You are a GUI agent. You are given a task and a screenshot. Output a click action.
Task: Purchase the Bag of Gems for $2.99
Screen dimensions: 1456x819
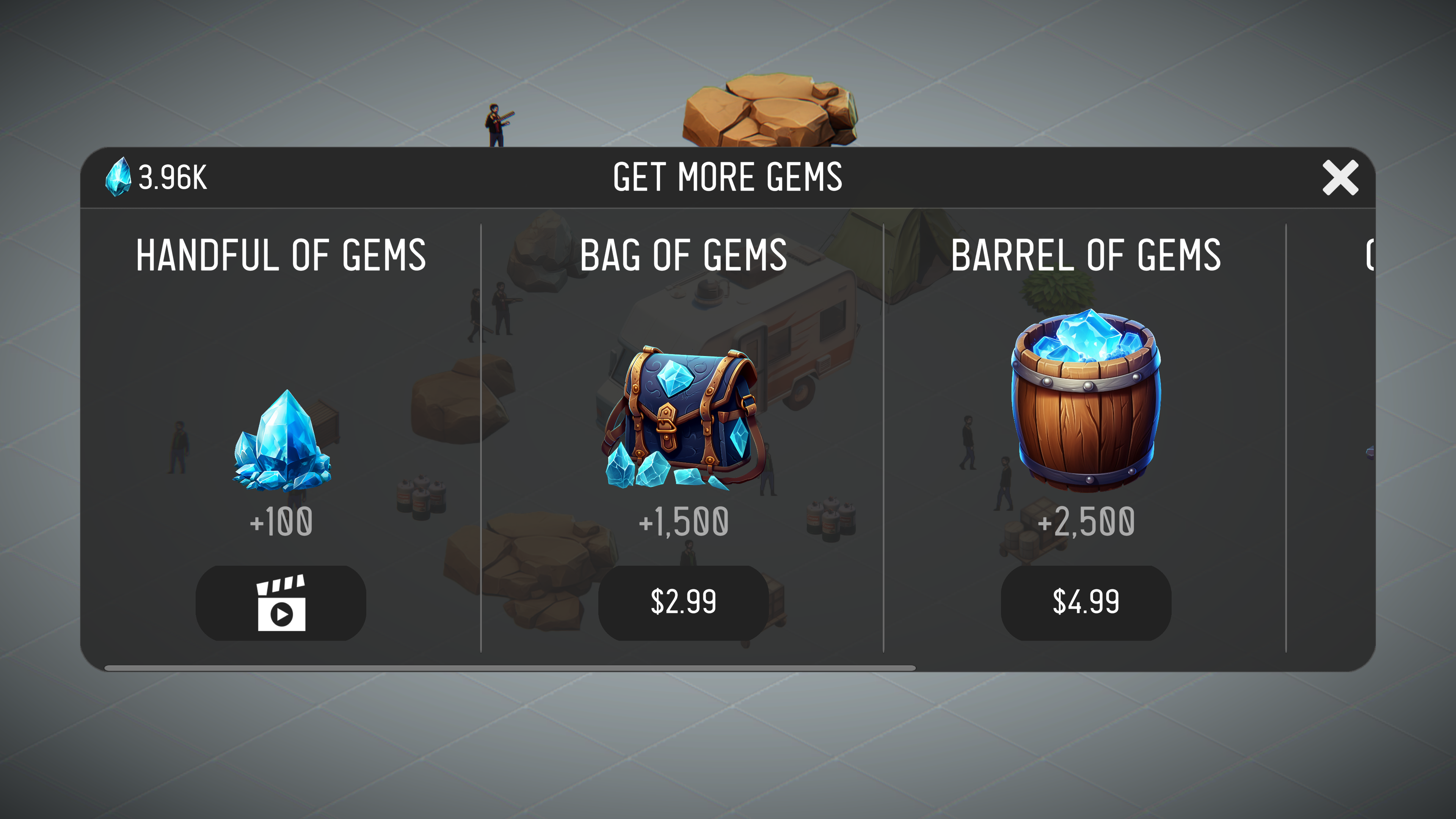(x=684, y=602)
